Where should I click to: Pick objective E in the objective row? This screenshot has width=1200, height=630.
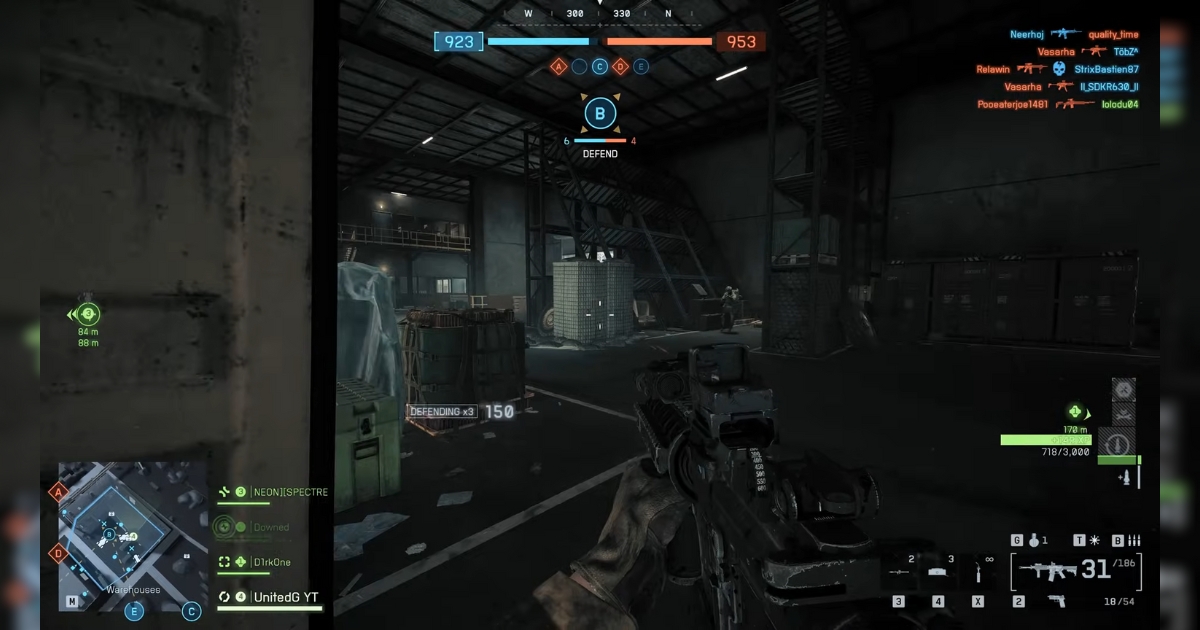(641, 67)
